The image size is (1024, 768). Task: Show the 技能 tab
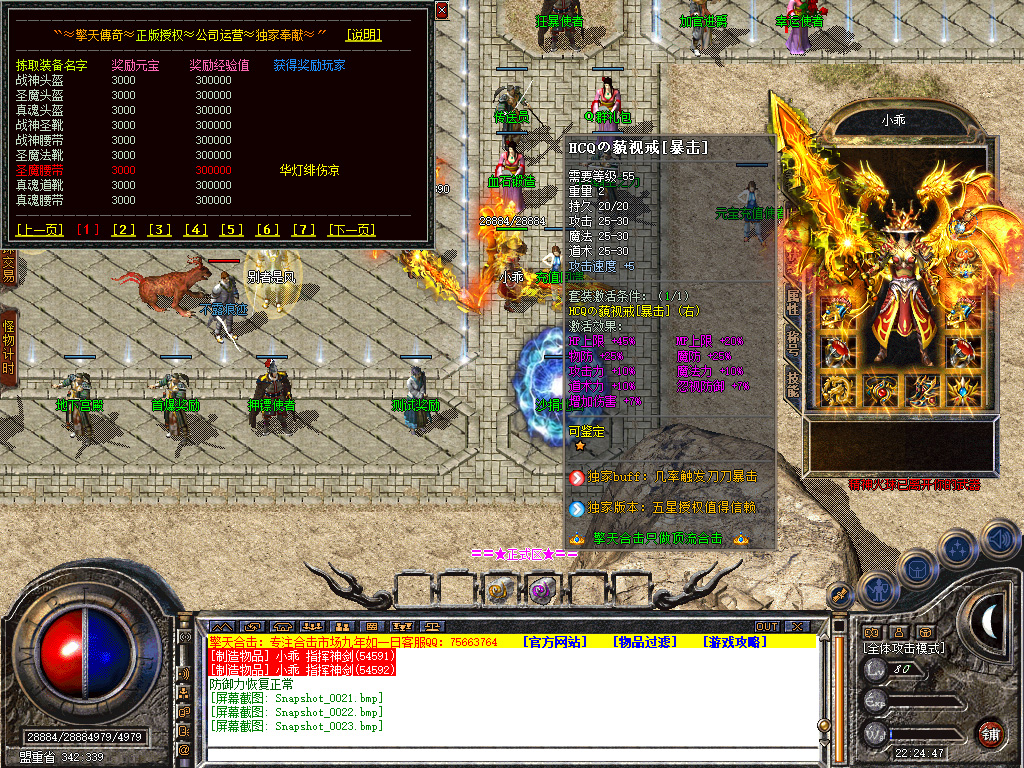[792, 384]
